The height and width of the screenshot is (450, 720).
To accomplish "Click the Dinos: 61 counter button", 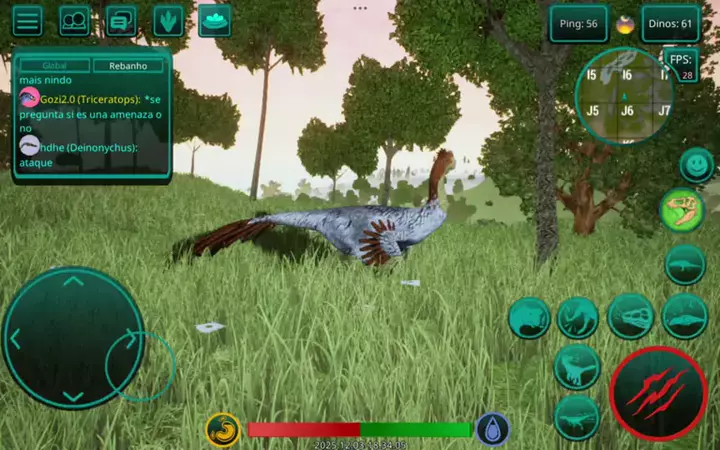I will tap(670, 24).
